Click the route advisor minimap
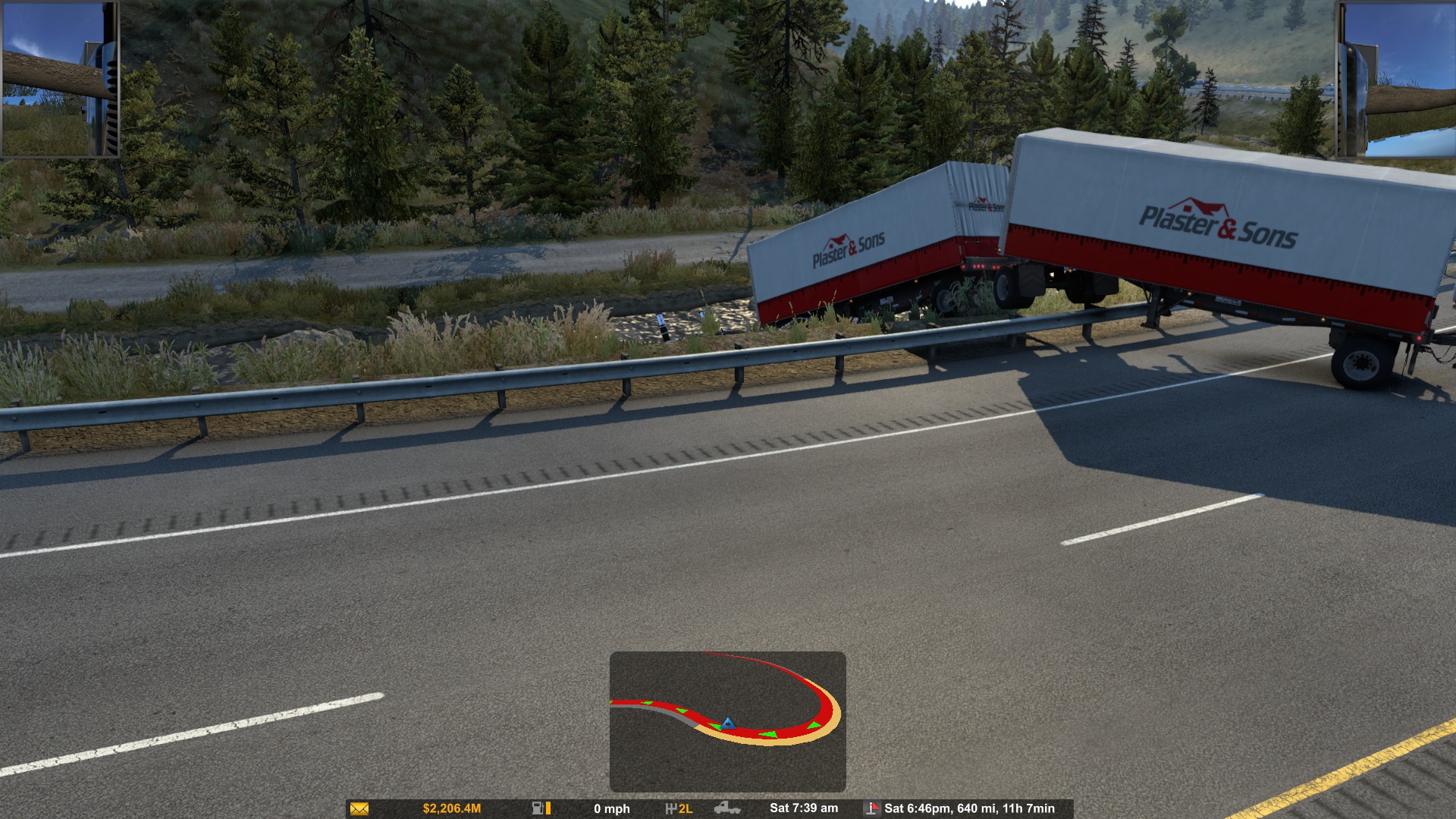 pos(727,721)
